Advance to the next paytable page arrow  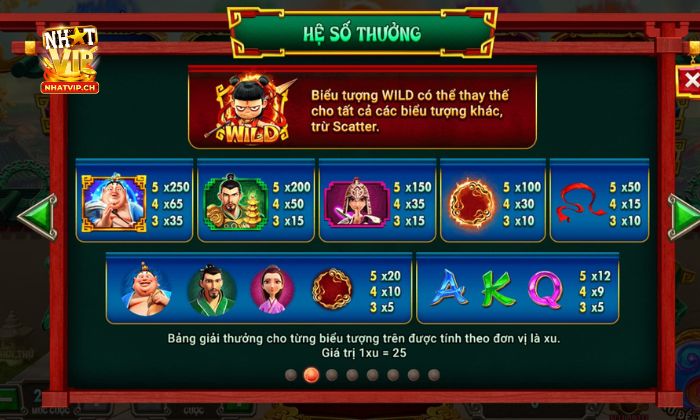tap(685, 215)
